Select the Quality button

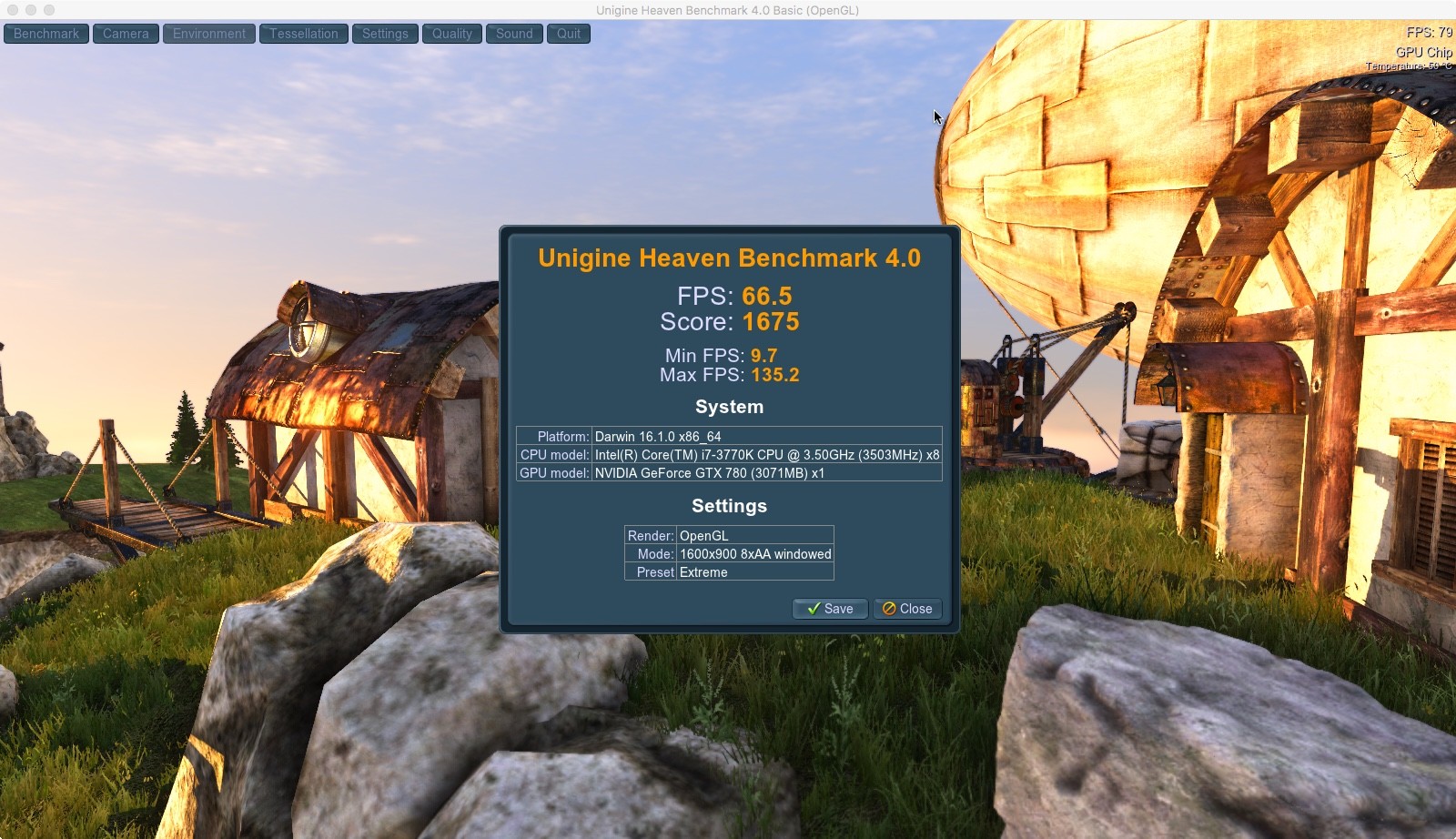[451, 34]
